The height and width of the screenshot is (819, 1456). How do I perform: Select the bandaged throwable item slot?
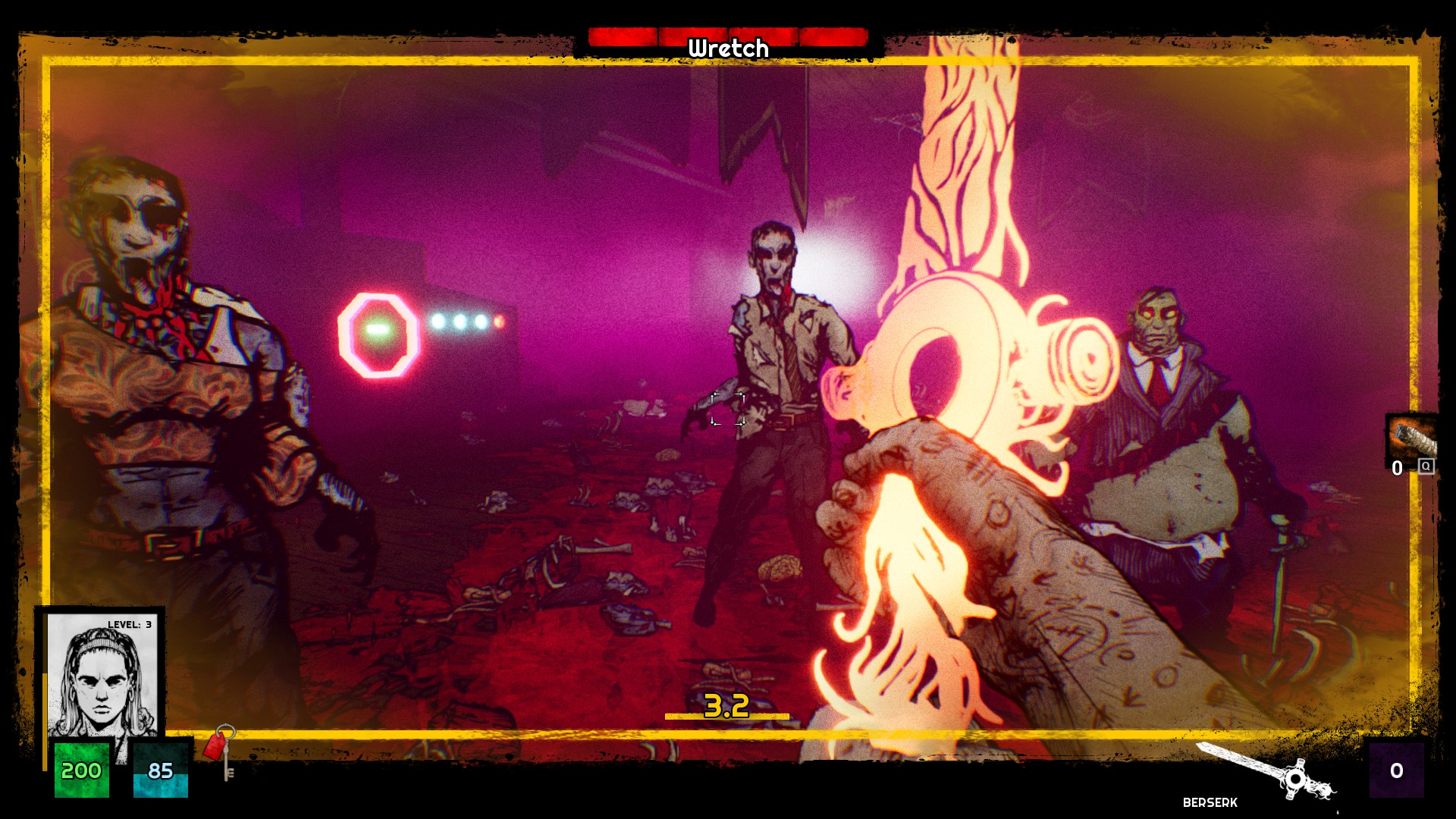click(x=1412, y=438)
